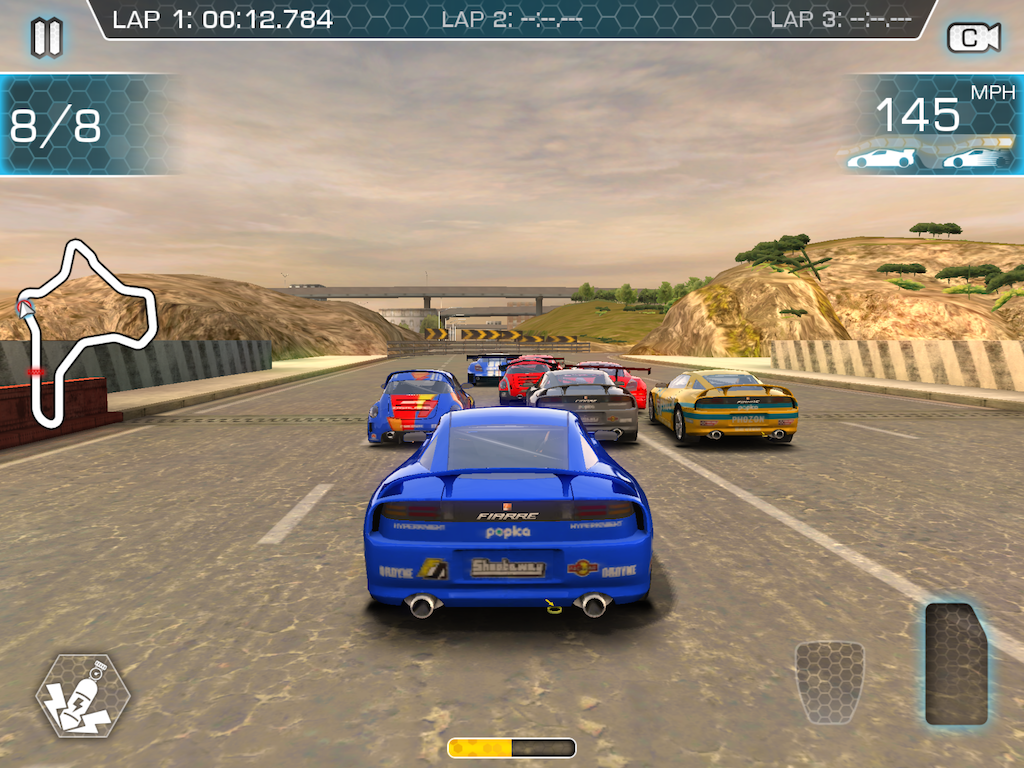
Task: Switch the camera view
Action: (x=973, y=38)
